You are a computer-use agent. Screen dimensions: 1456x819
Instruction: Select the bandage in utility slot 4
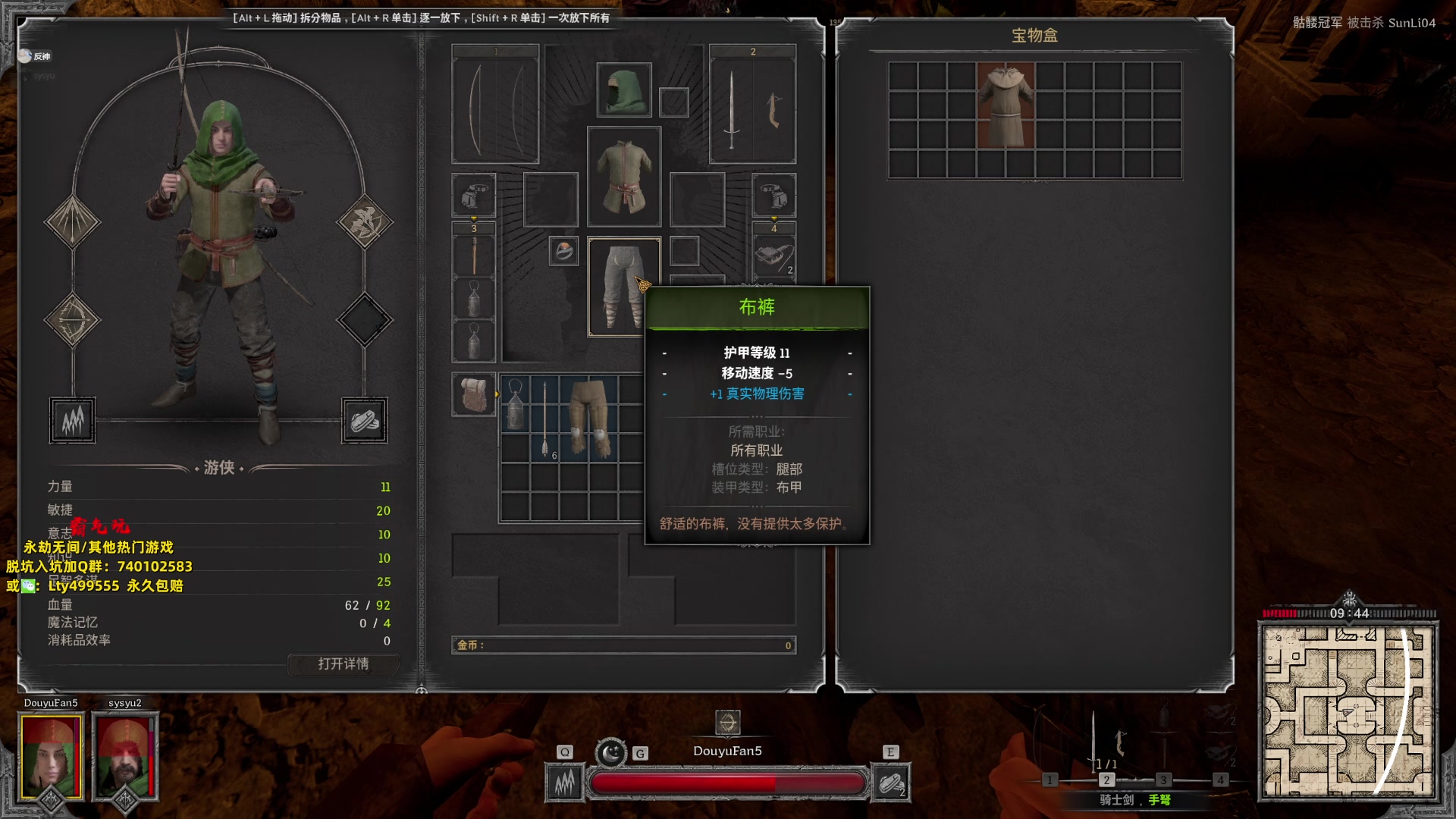click(773, 256)
